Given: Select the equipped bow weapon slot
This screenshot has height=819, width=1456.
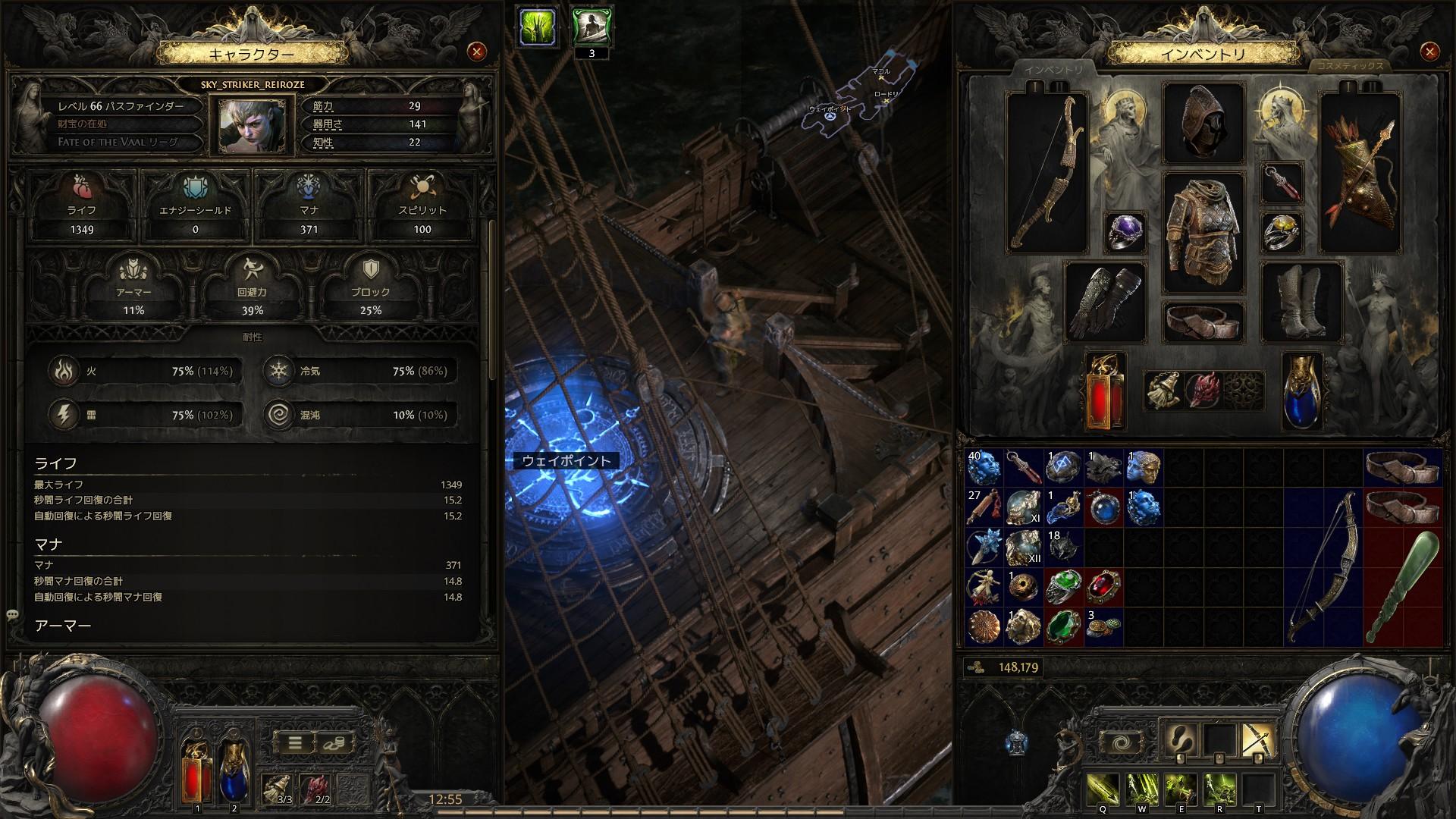Looking at the screenshot, I should [1046, 173].
